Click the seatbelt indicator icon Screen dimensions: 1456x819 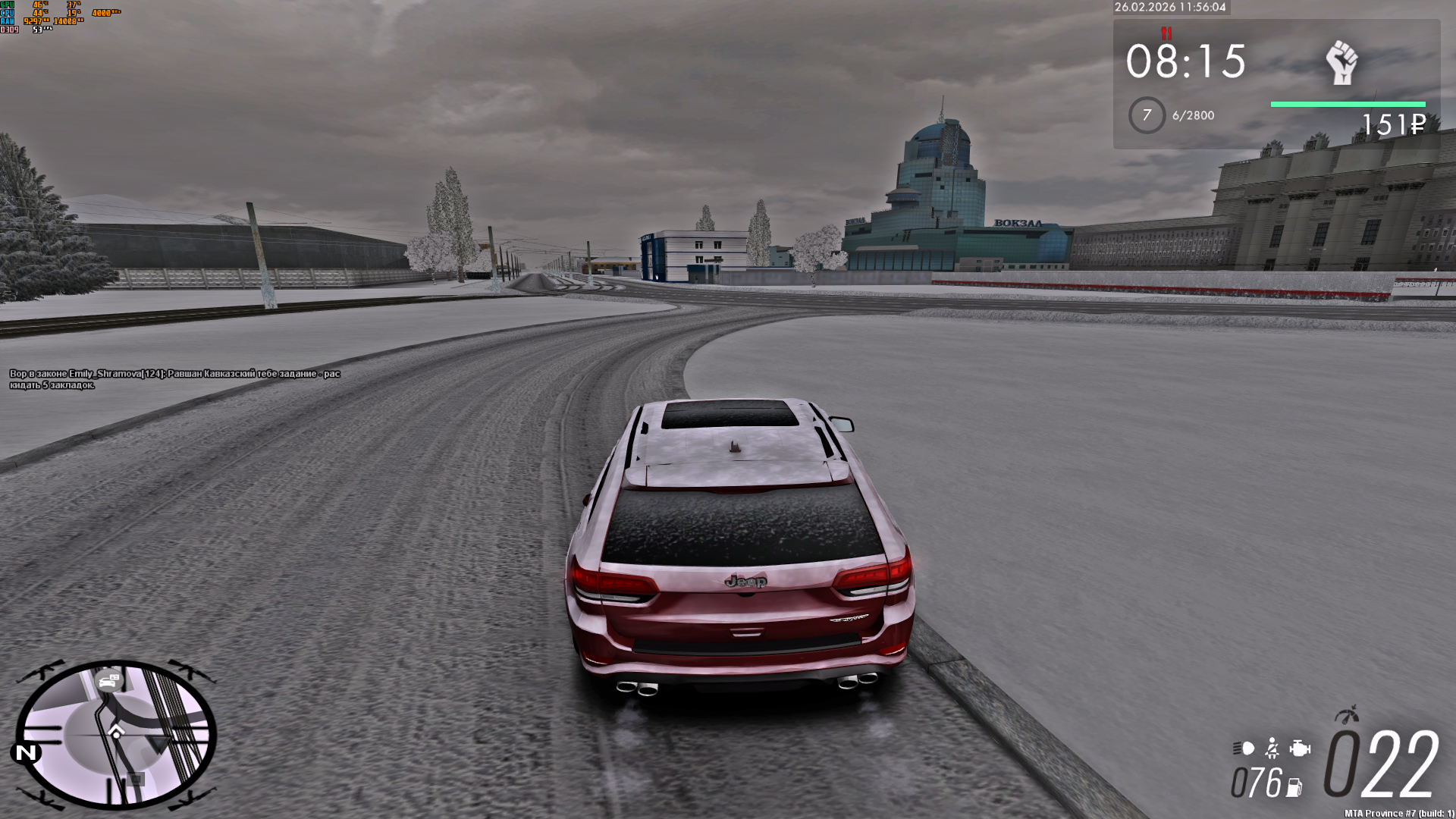coord(1272,749)
